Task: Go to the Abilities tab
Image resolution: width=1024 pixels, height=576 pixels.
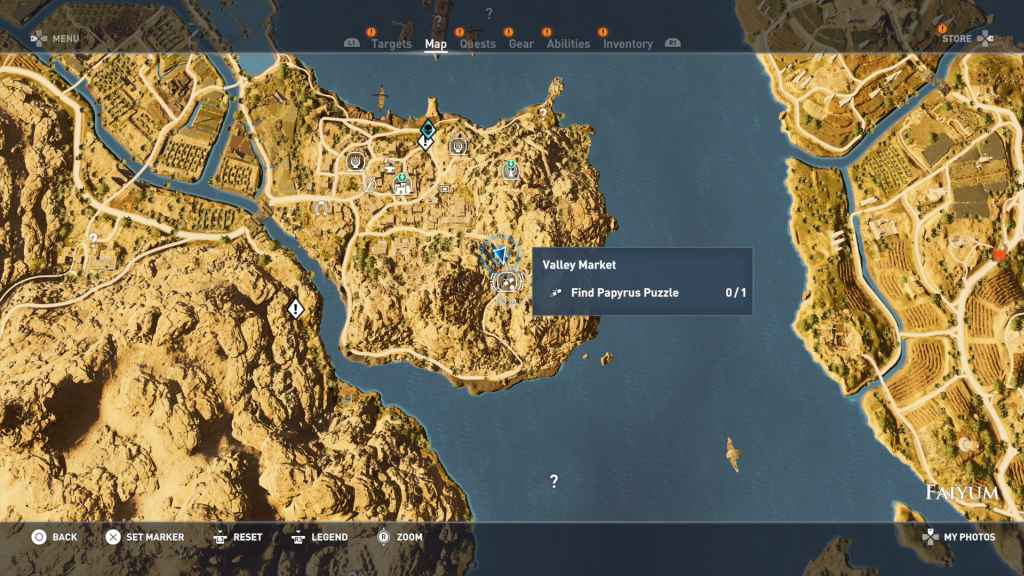Action: pyautogui.click(x=568, y=44)
